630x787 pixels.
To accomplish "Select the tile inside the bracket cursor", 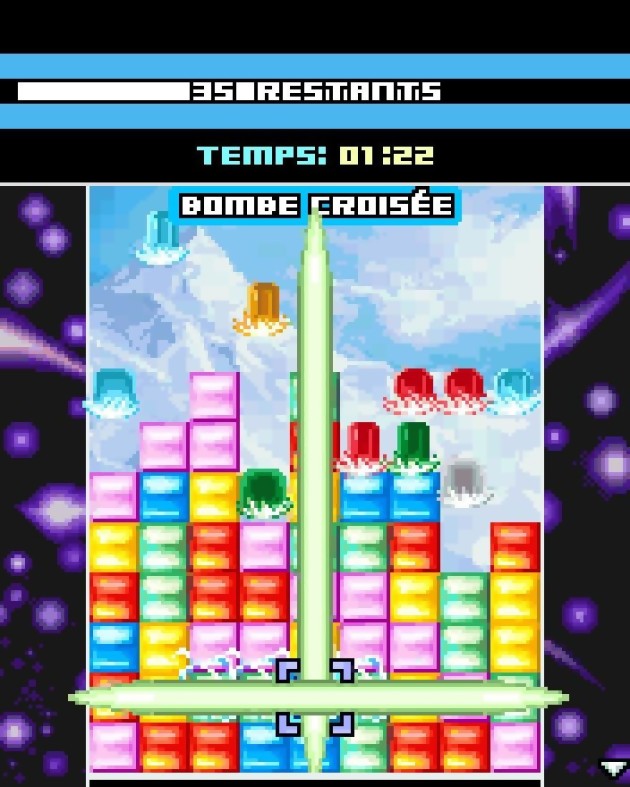I will pos(314,697).
